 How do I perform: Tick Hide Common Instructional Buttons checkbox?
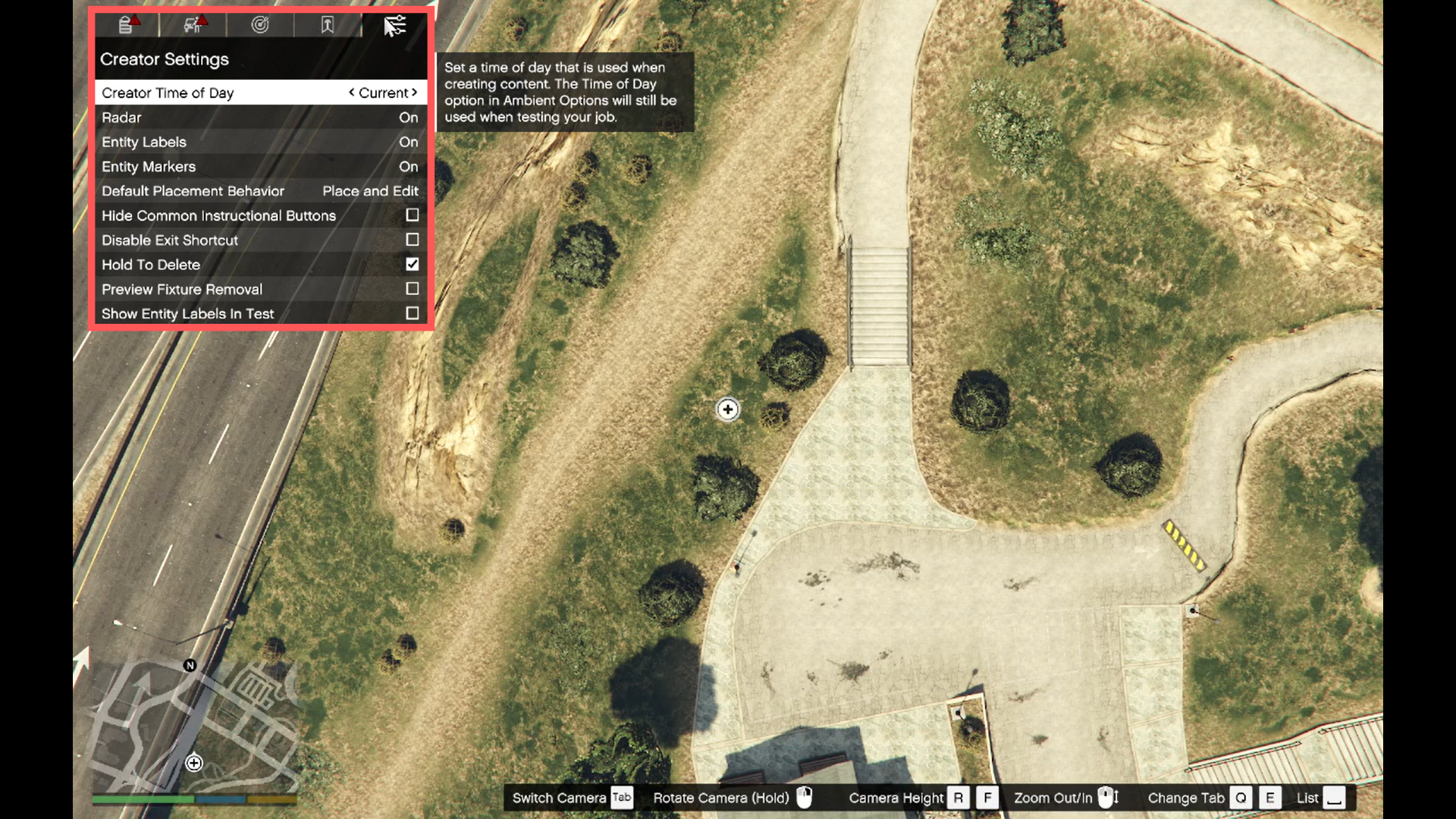pyautogui.click(x=412, y=215)
